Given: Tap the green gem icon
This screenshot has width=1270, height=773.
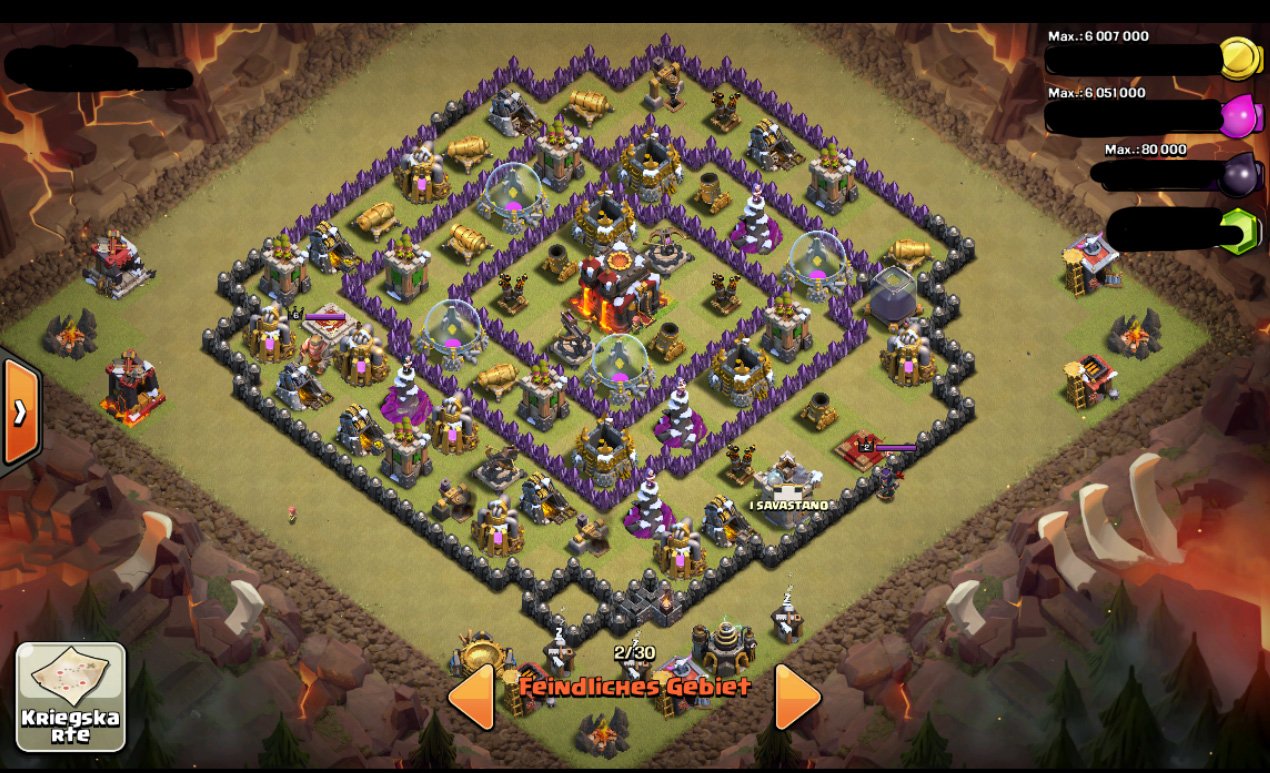Looking at the screenshot, I should (x=1241, y=231).
